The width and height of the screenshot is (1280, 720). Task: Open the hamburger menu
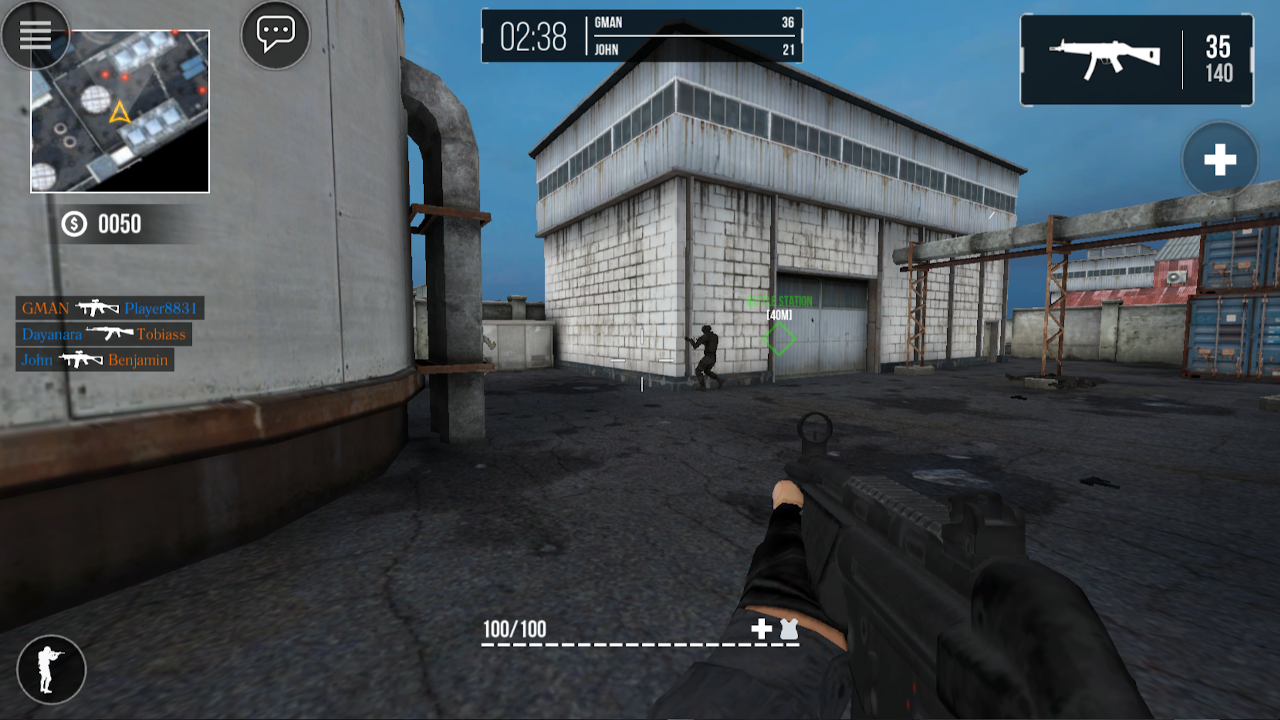(x=35, y=35)
